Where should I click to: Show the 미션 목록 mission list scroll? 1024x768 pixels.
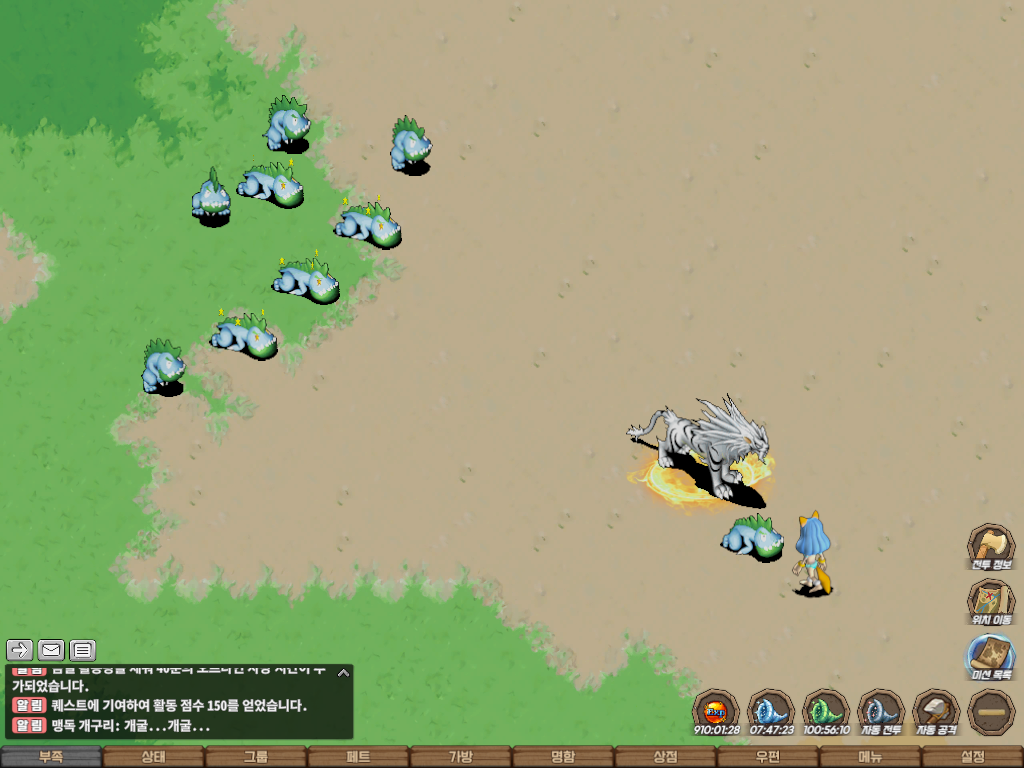[x=990, y=657]
